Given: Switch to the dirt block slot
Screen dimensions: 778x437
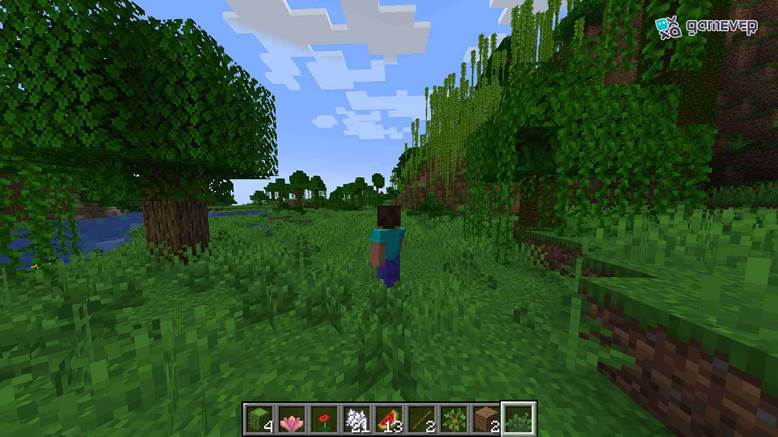Looking at the screenshot, I should 487,419.
